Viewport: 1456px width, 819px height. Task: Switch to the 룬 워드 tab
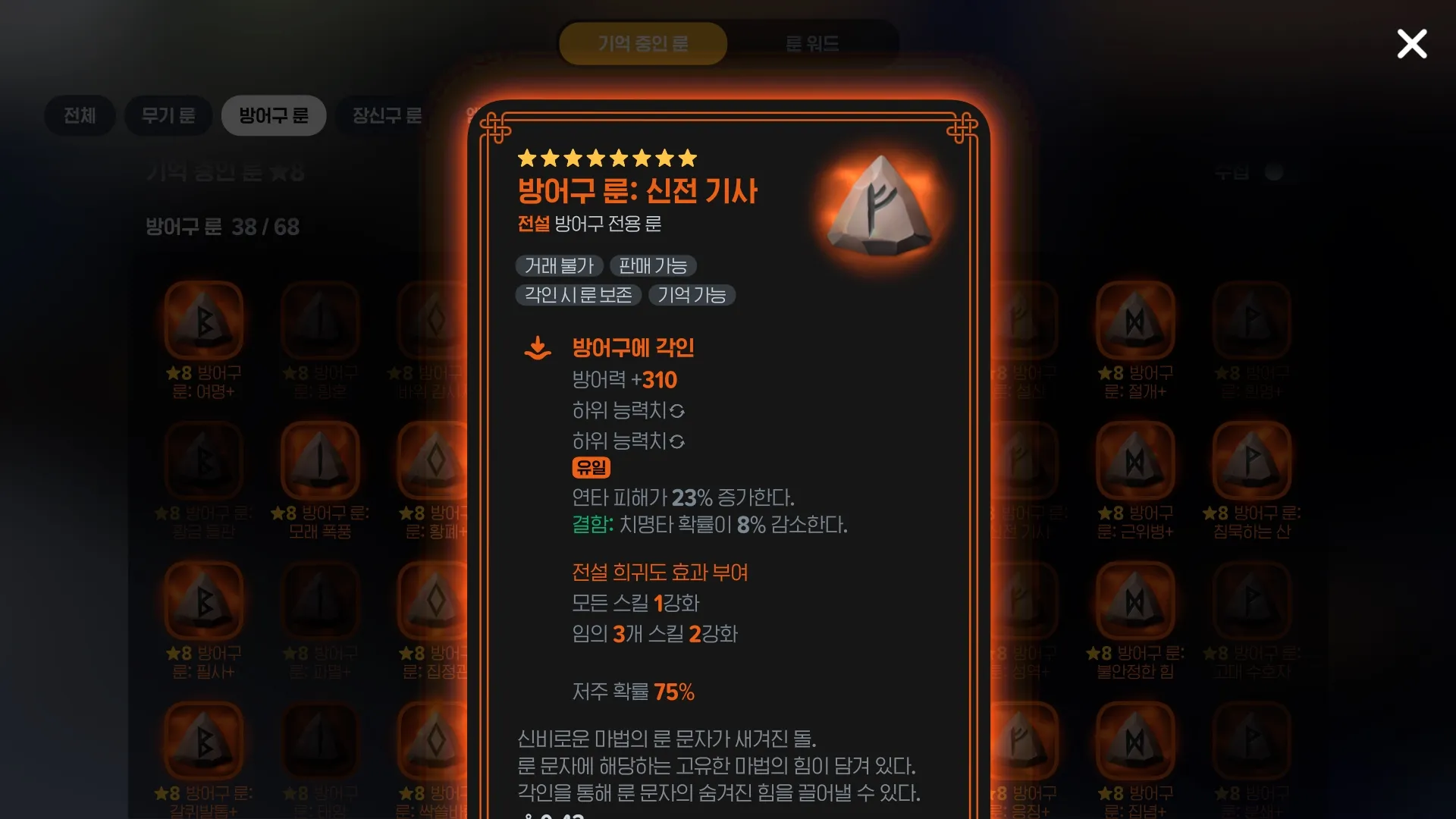coord(812,43)
